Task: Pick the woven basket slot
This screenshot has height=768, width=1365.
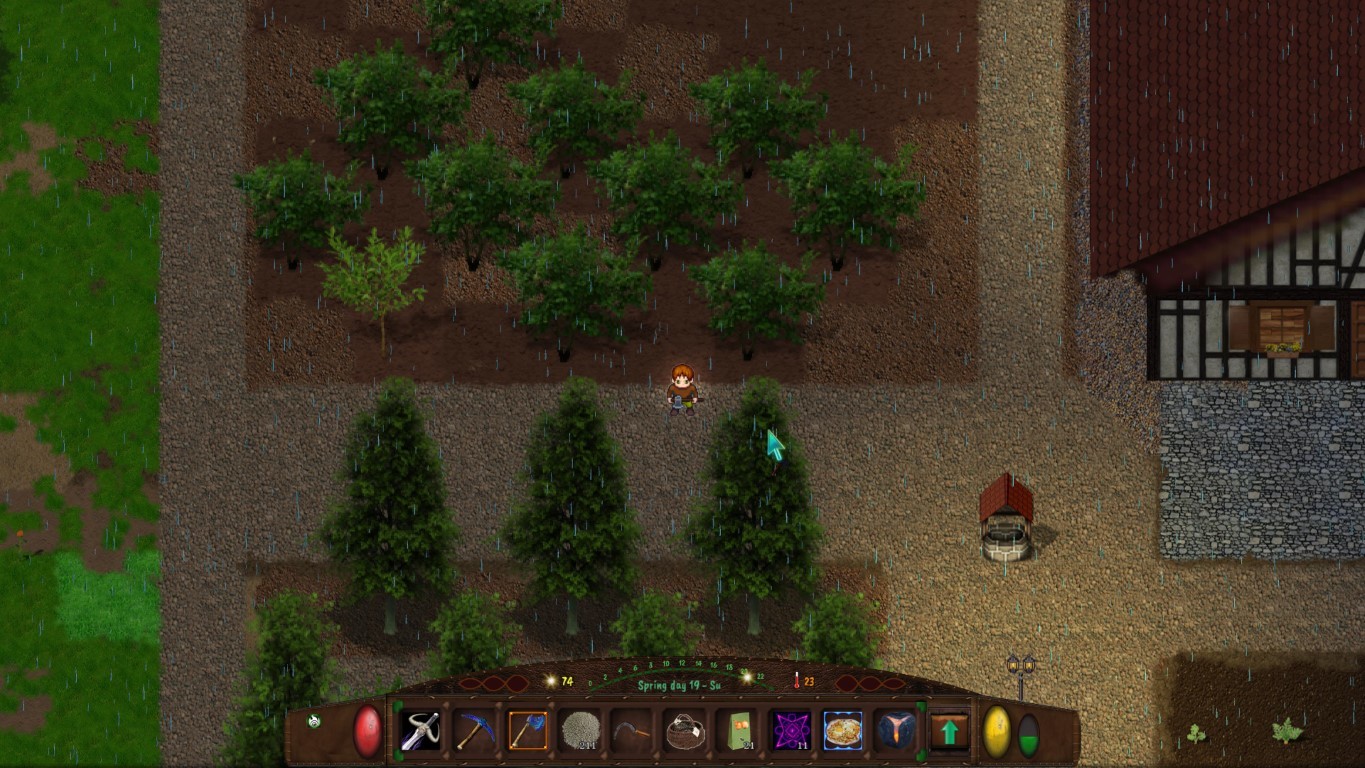Action: (x=685, y=731)
